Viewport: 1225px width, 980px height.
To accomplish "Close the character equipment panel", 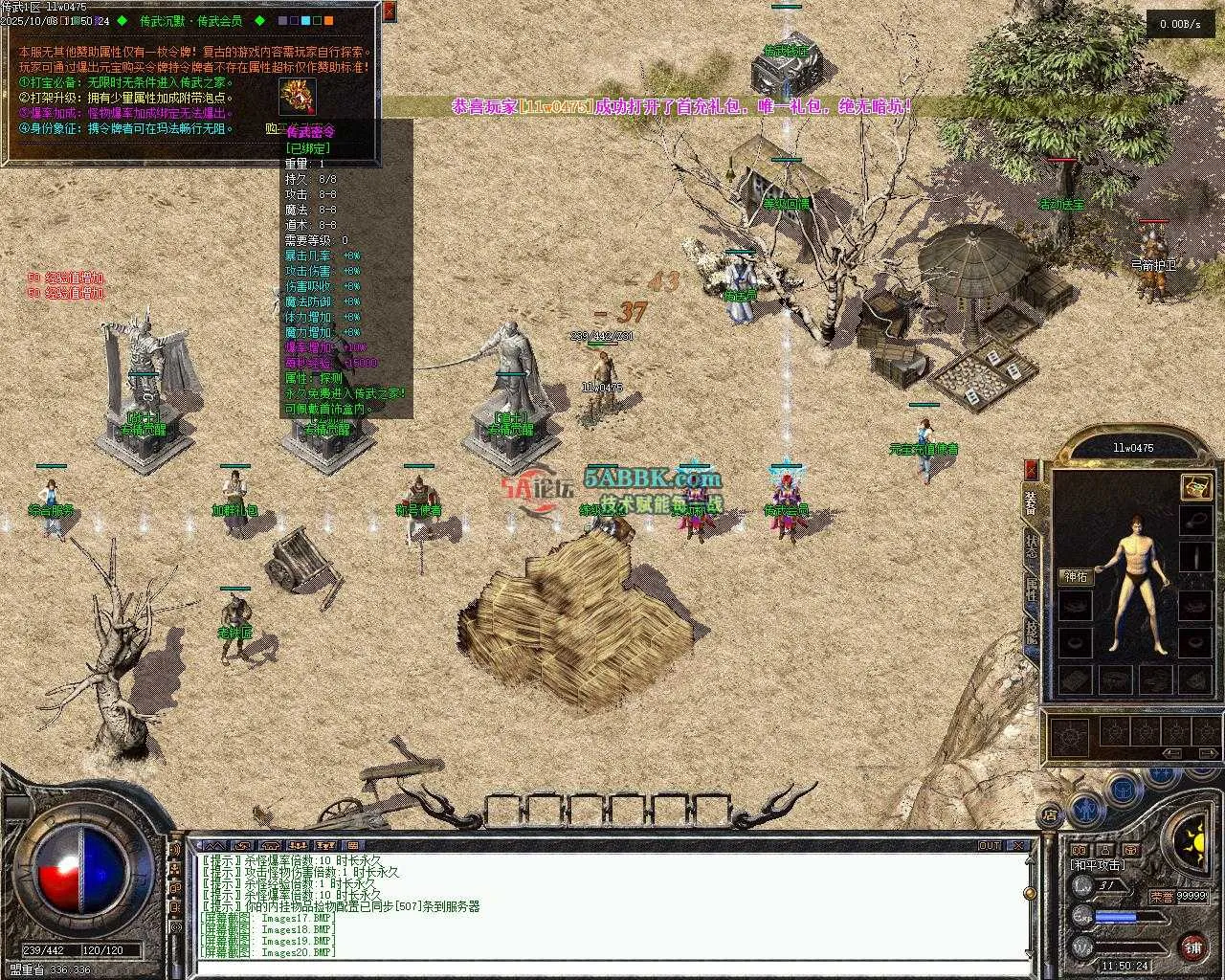I will point(1031,470).
